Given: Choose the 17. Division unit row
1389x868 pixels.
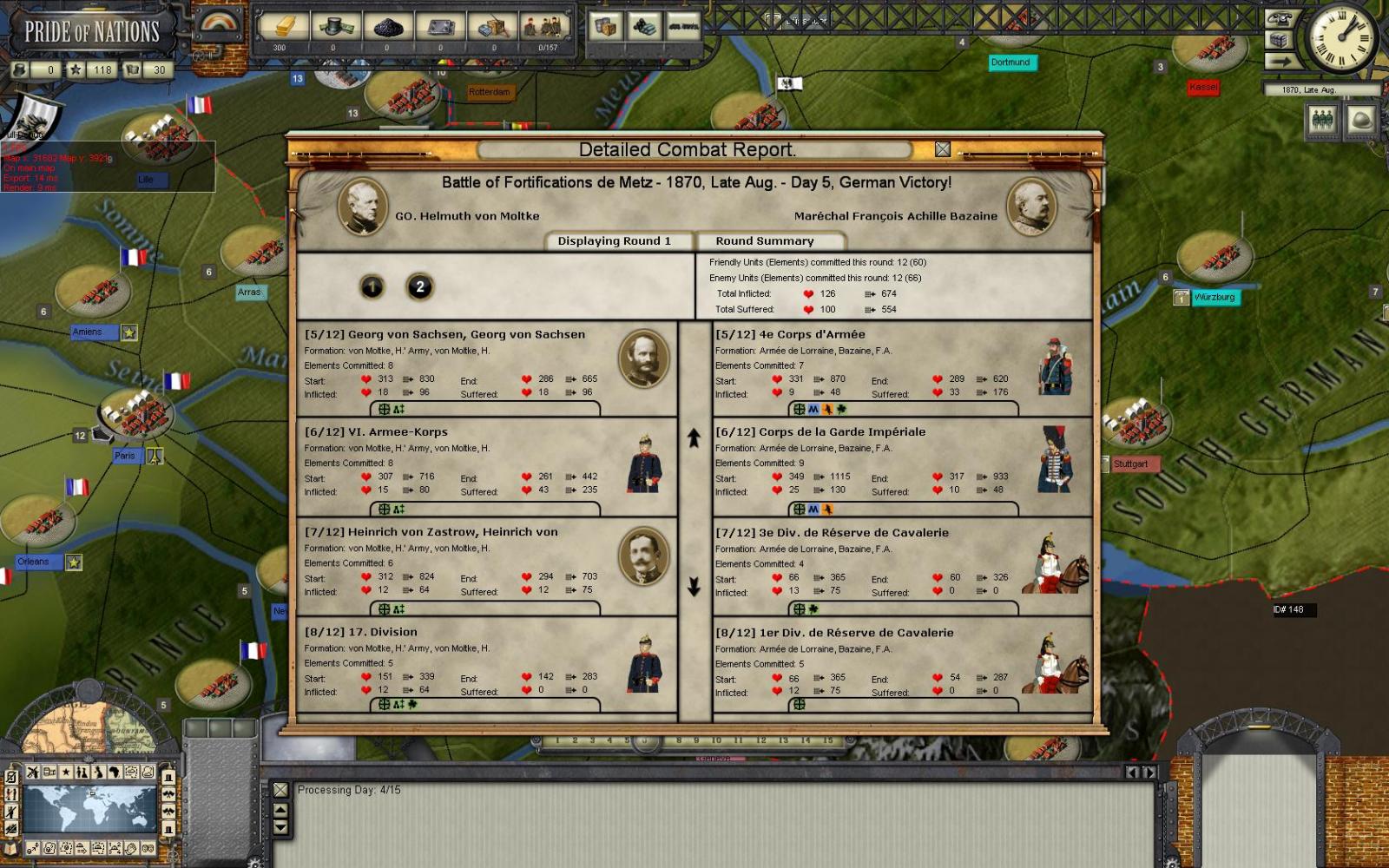Looking at the screenshot, I should click(486, 666).
